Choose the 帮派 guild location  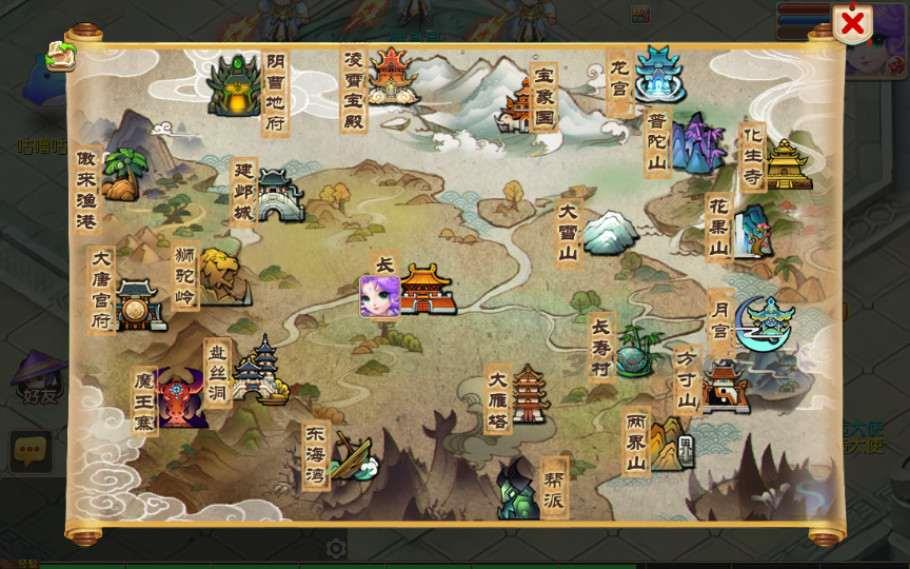(519, 489)
